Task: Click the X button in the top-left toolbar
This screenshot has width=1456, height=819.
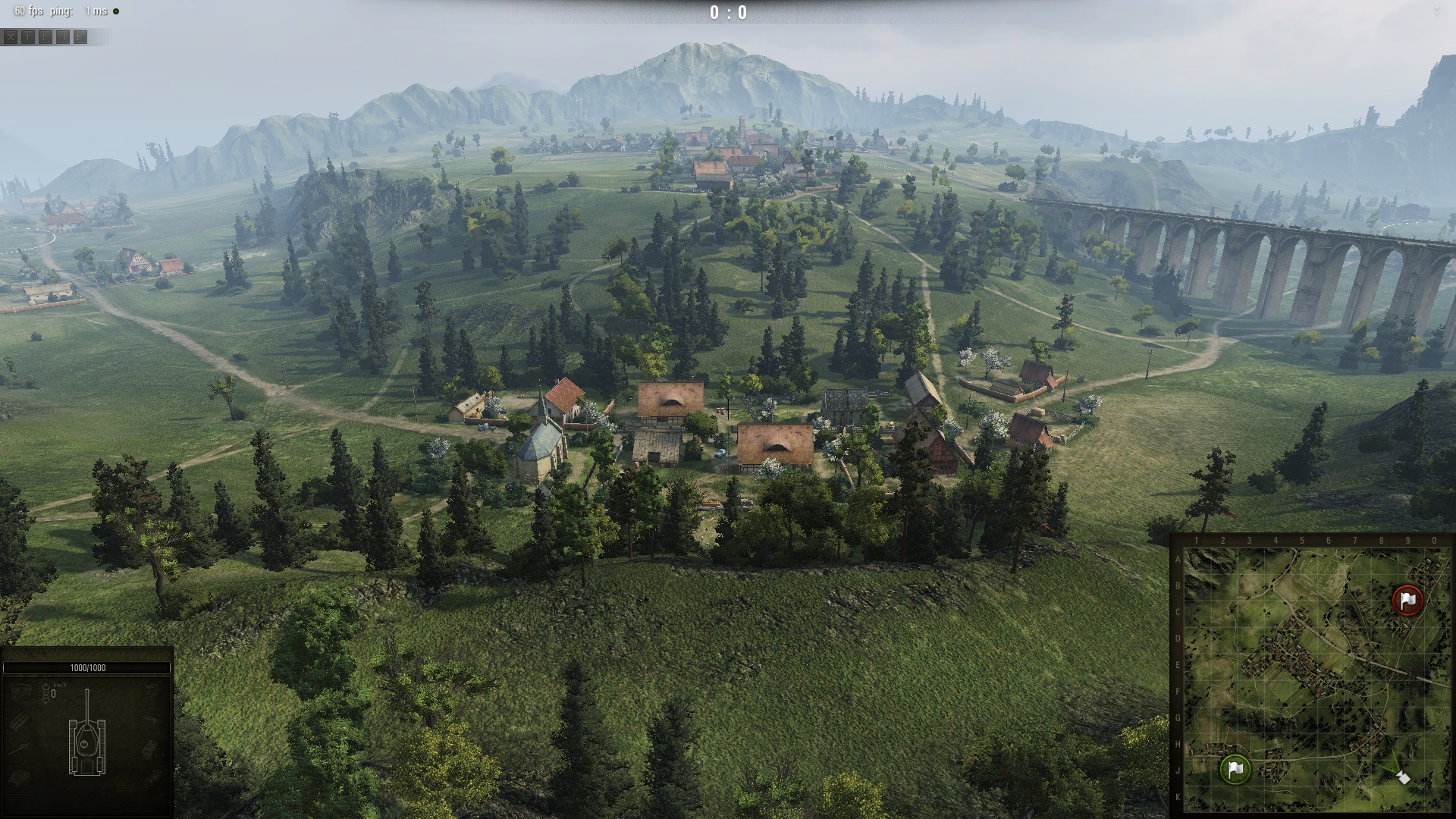Action: [11, 36]
